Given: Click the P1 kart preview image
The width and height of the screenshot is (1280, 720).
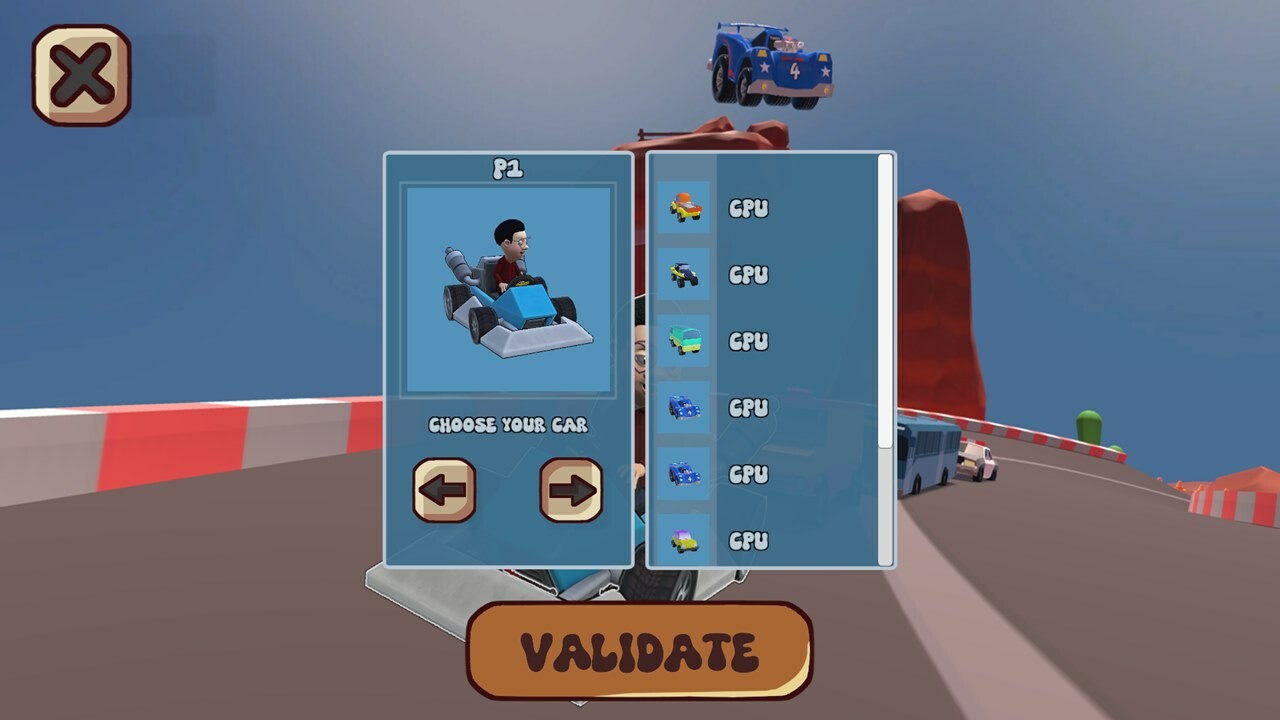Looking at the screenshot, I should [x=509, y=290].
